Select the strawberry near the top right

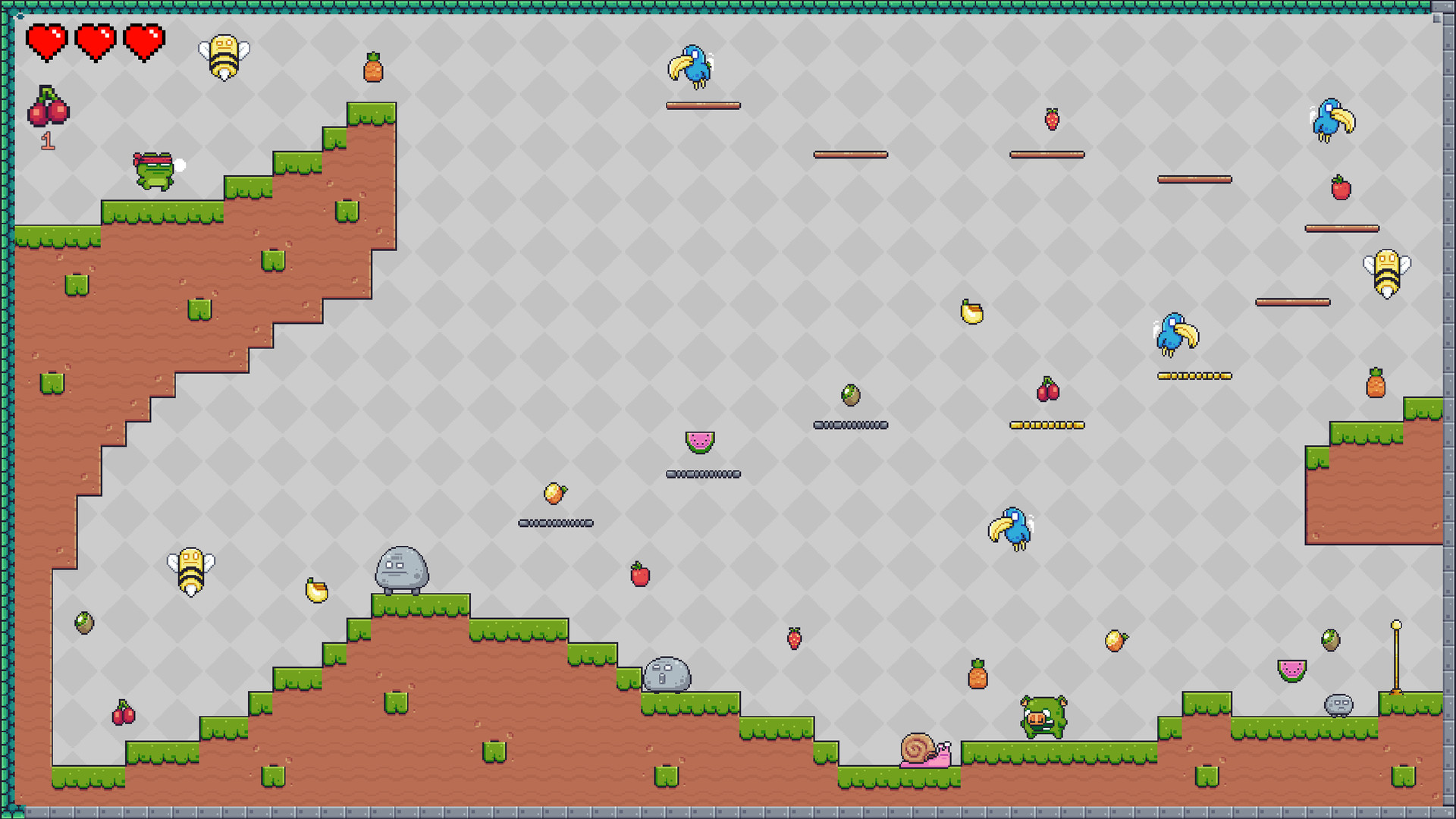[1051, 120]
